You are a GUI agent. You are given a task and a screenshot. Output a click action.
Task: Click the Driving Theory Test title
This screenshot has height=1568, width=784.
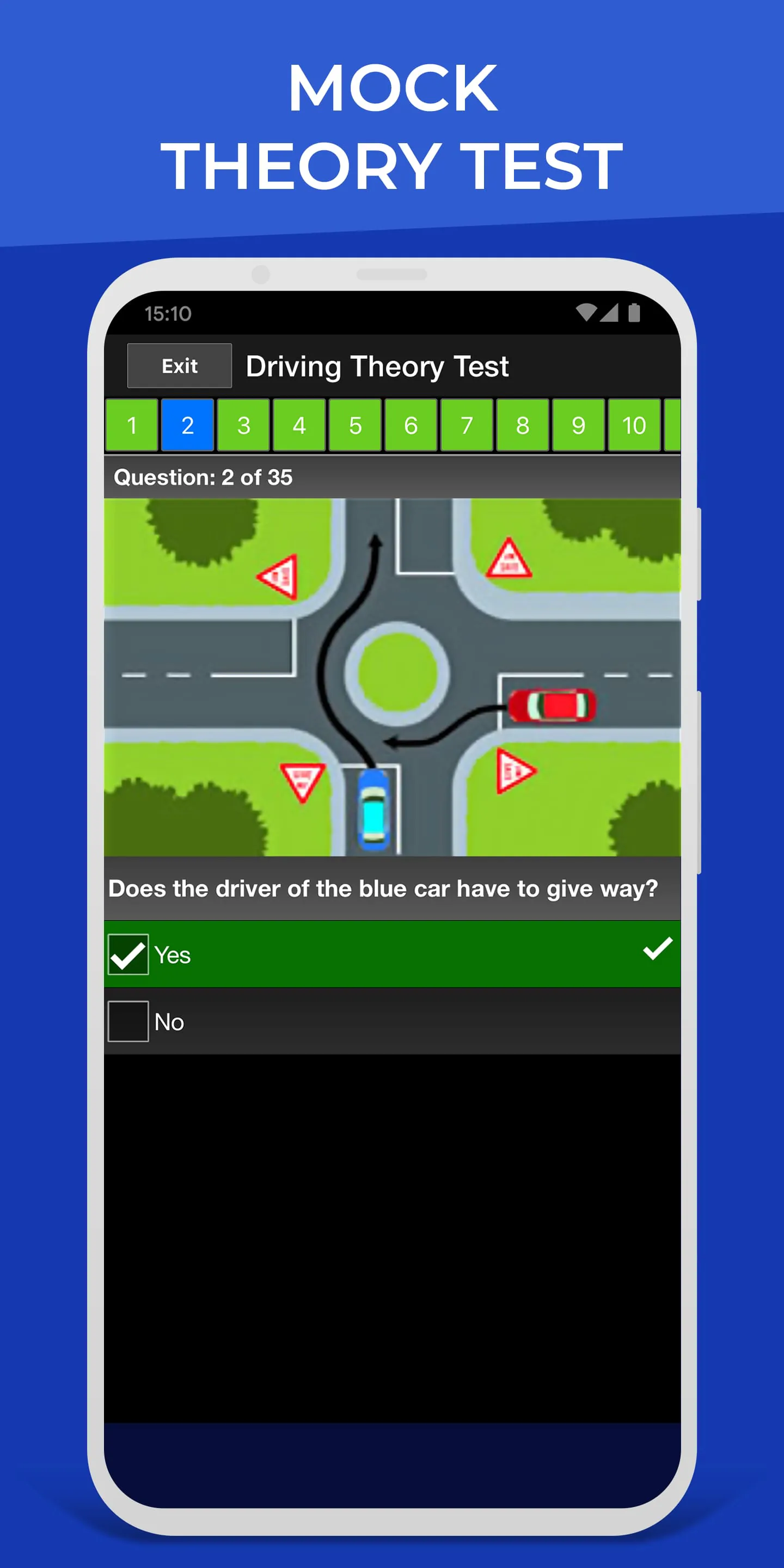[378, 365]
